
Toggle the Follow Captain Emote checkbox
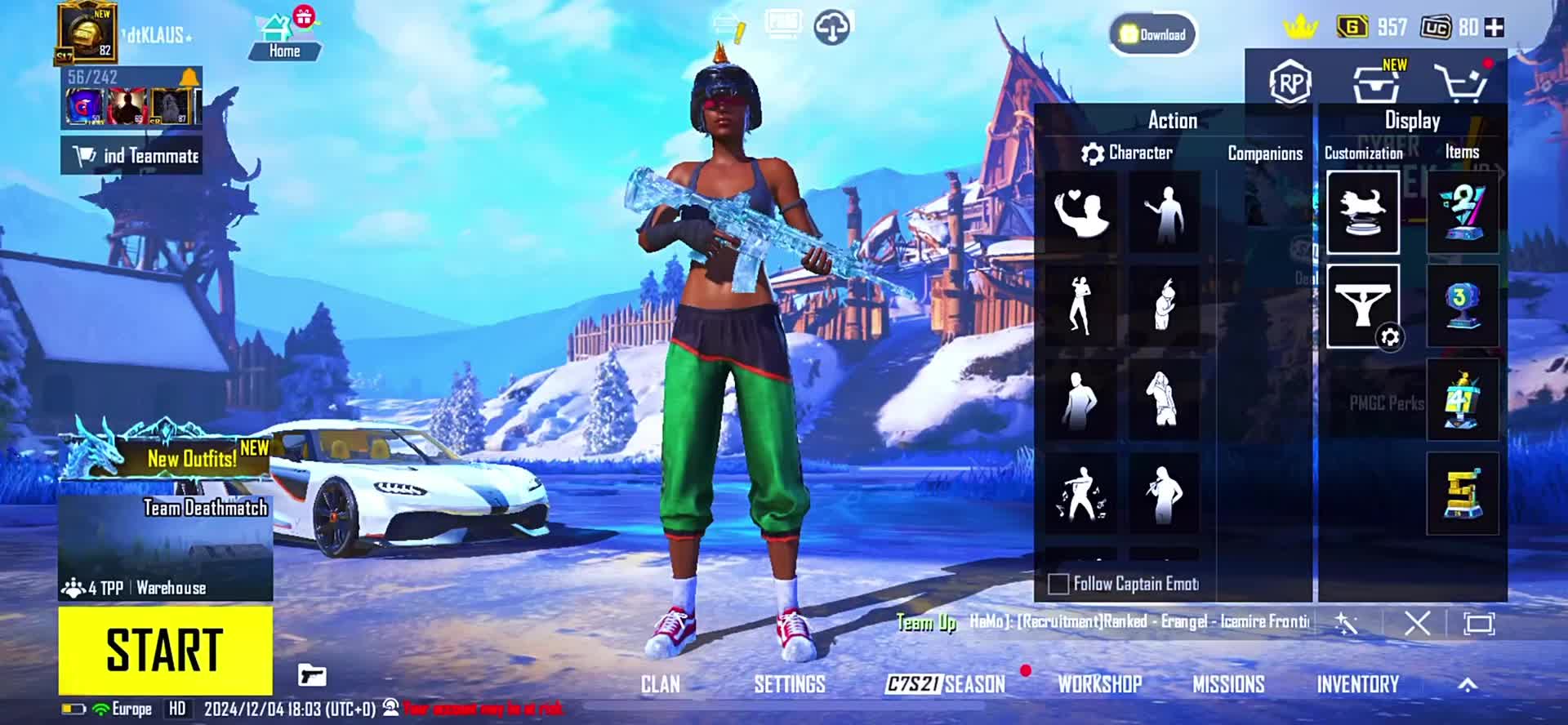tap(1058, 584)
